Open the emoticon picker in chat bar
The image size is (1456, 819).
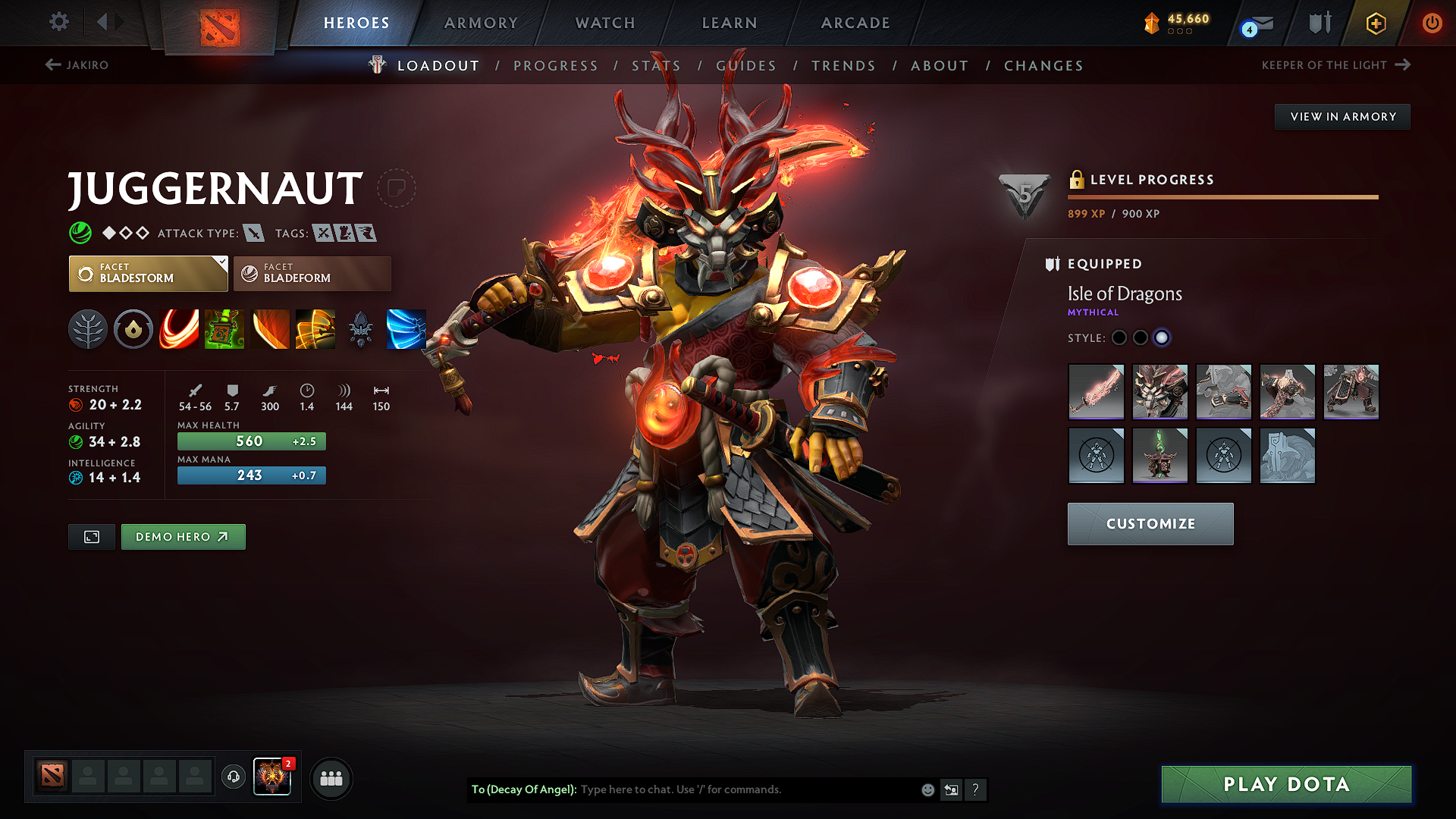[927, 789]
